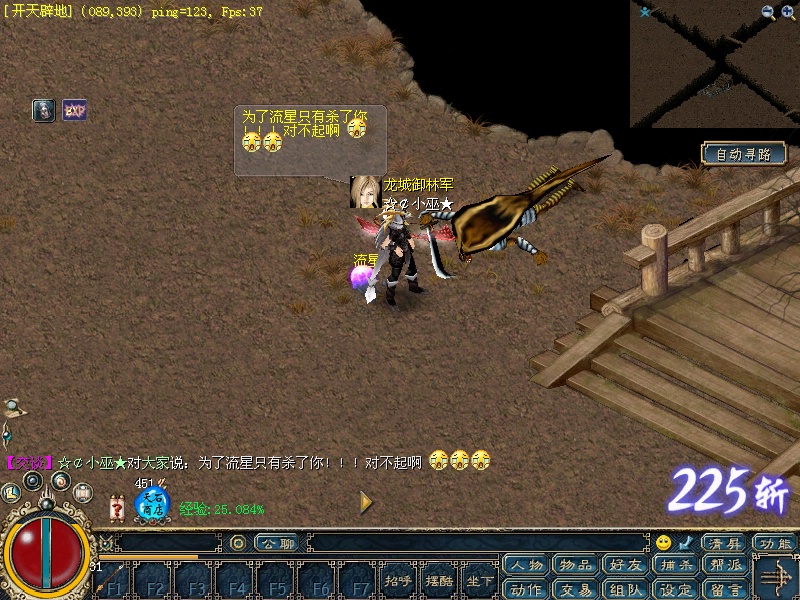The image size is (800, 600).
Task: Open the question mark help scroll
Action: tap(118, 509)
